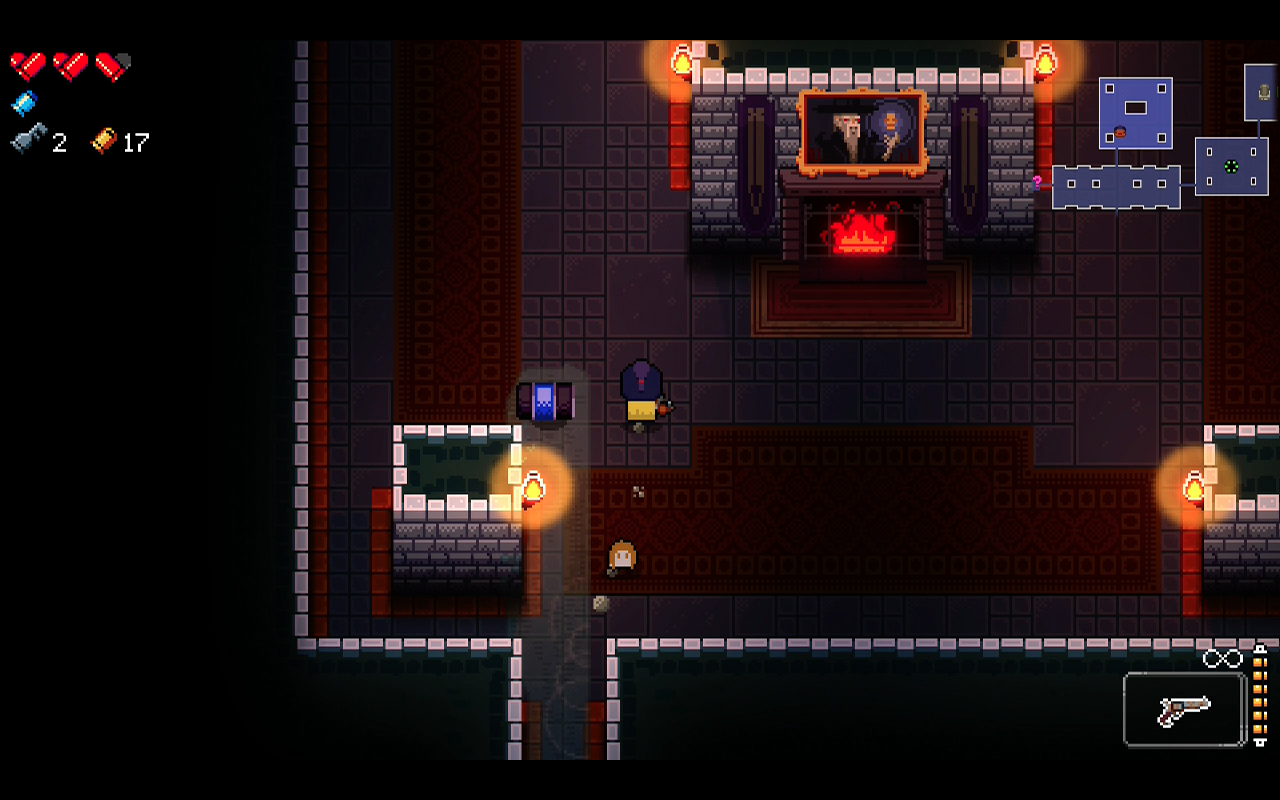Click the key icon in the HUD

click(x=28, y=141)
